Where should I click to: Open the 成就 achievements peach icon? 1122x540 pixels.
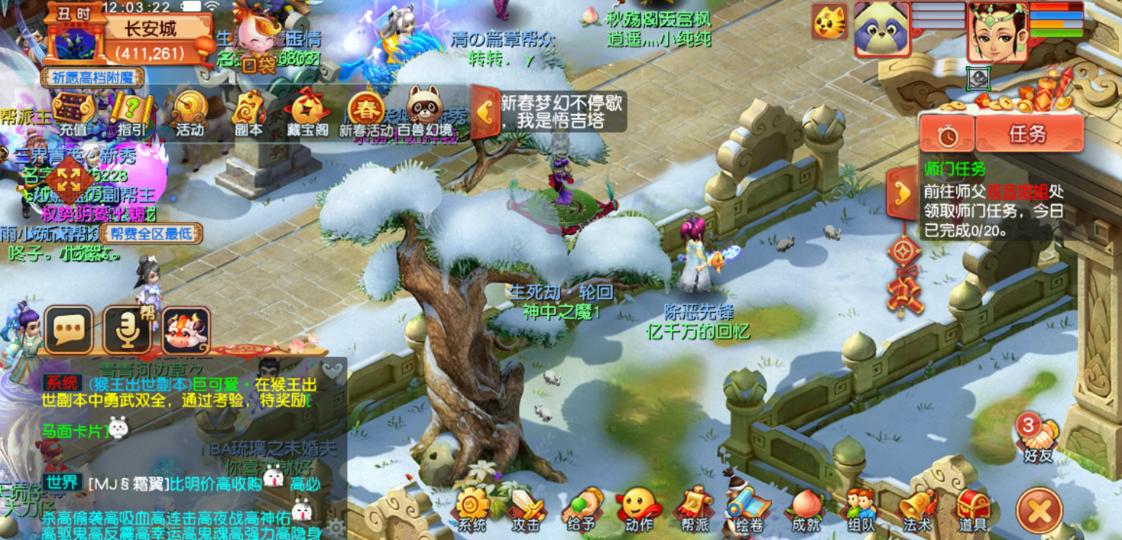coord(805,508)
